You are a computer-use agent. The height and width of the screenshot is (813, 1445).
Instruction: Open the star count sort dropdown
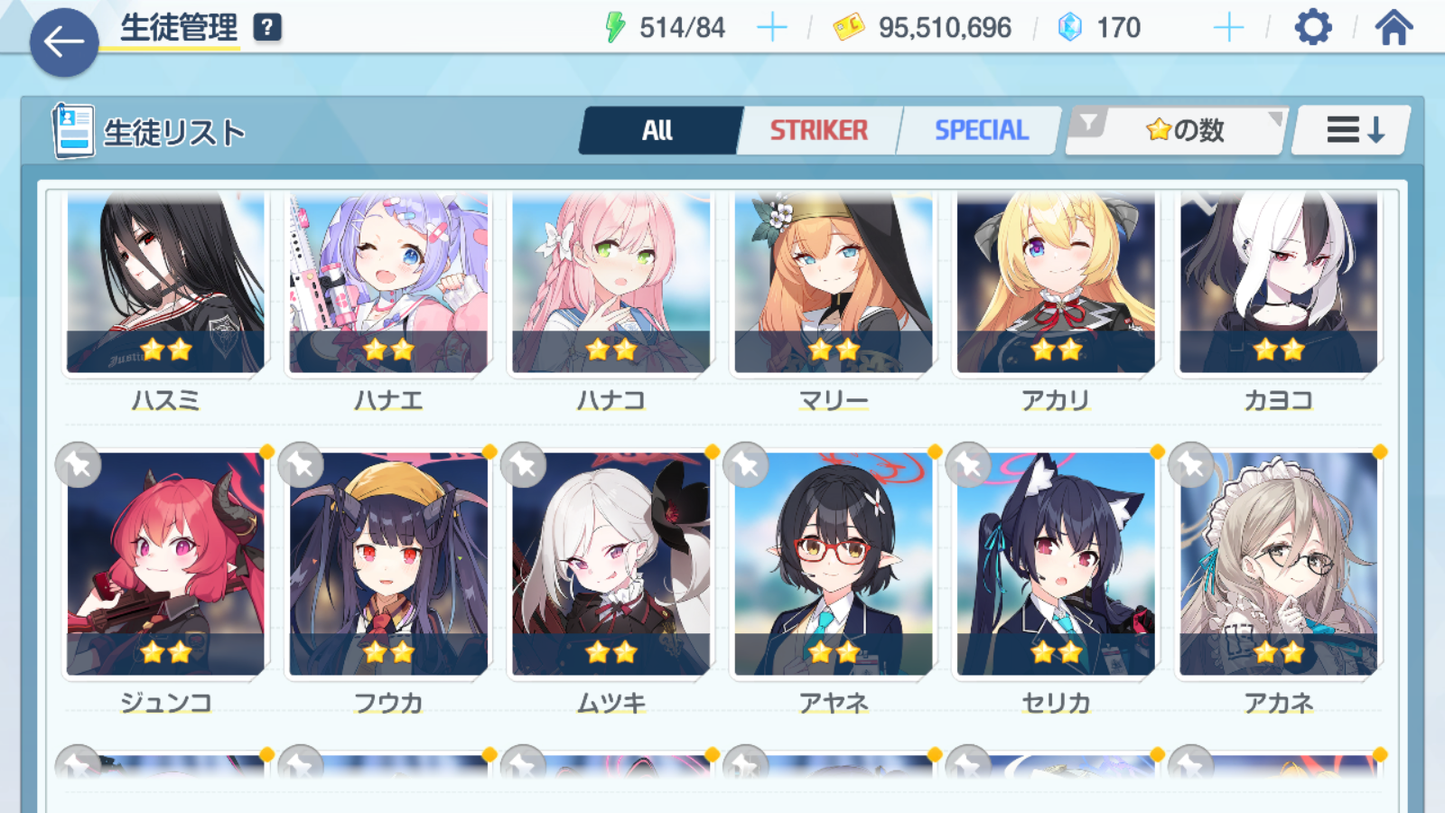[1178, 130]
